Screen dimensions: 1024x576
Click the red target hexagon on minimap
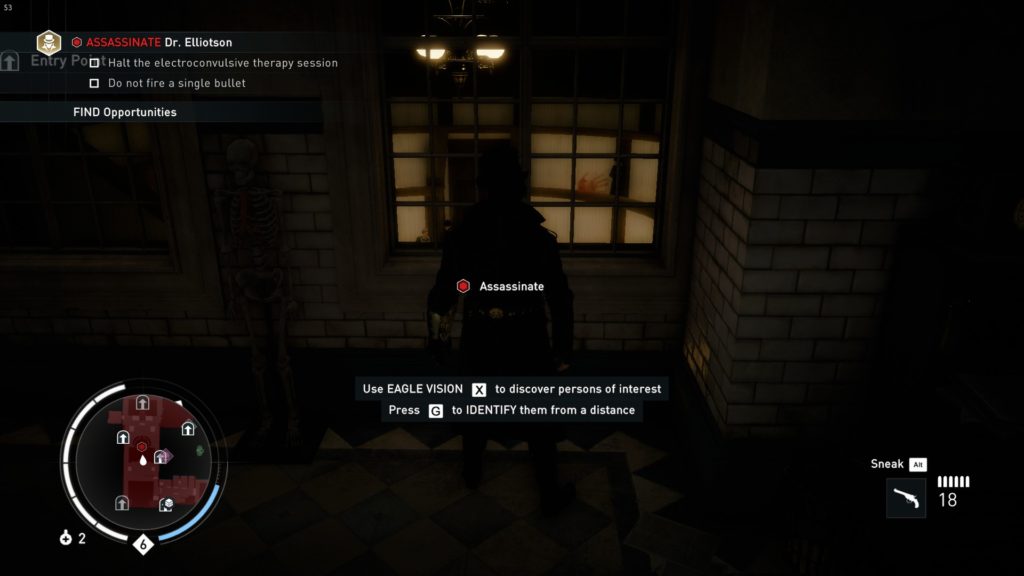(x=142, y=446)
